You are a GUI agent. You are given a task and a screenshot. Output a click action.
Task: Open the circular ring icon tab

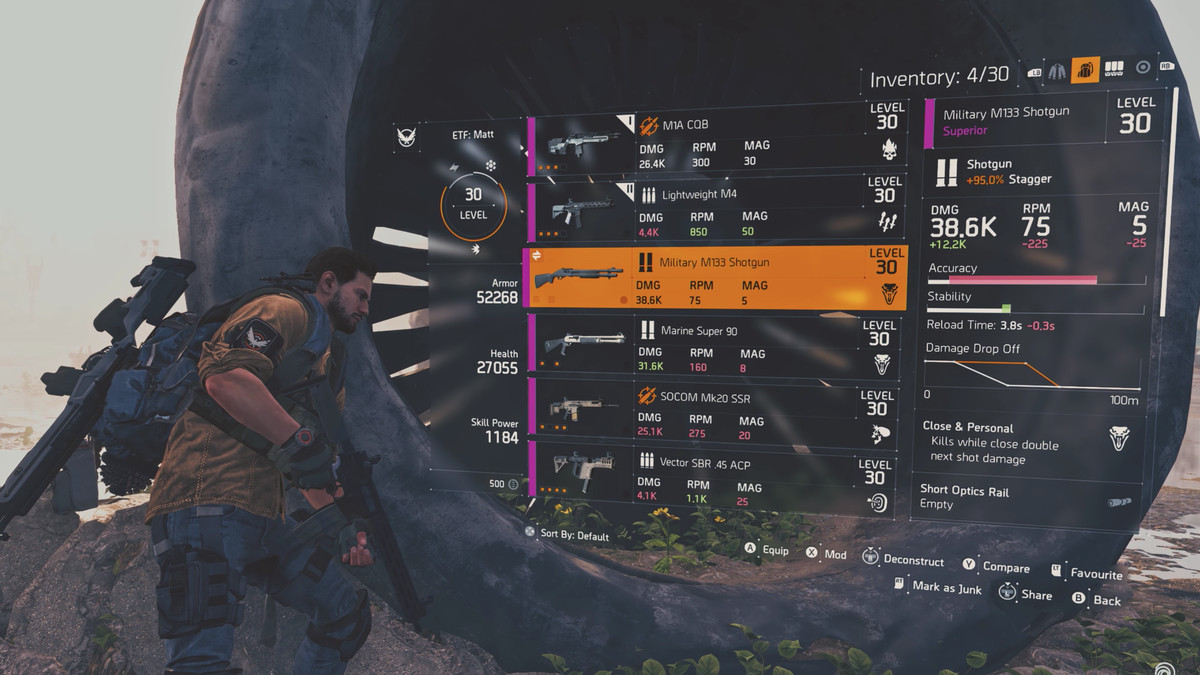(1142, 68)
